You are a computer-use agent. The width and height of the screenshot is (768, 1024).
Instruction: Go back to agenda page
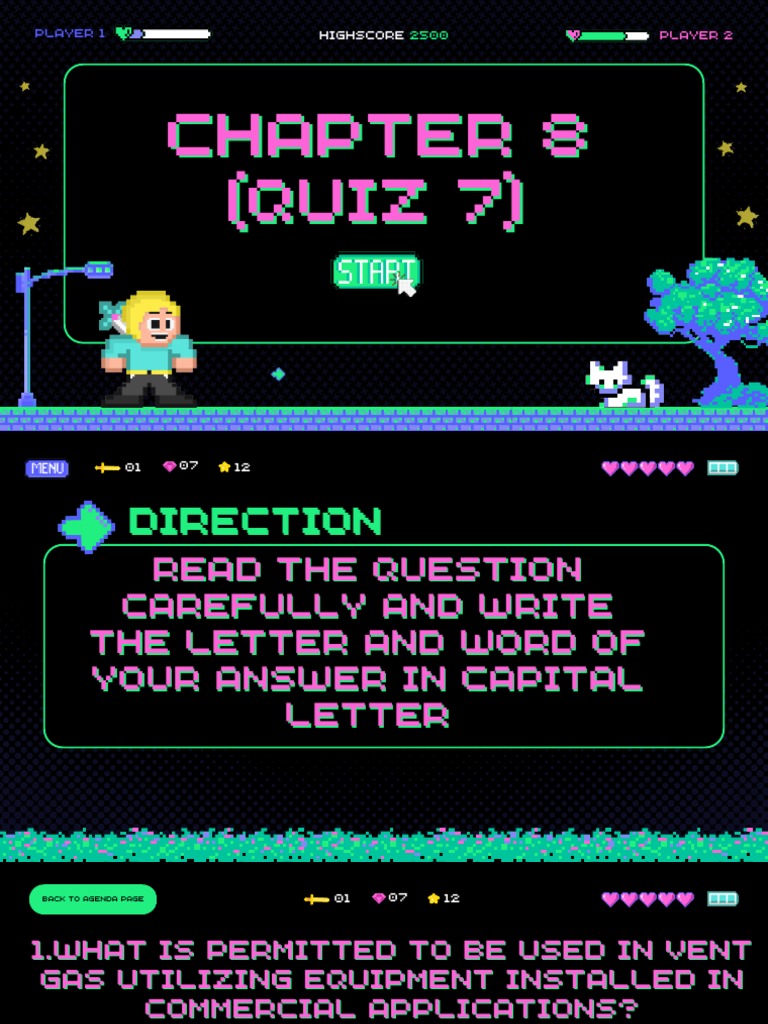[93, 899]
